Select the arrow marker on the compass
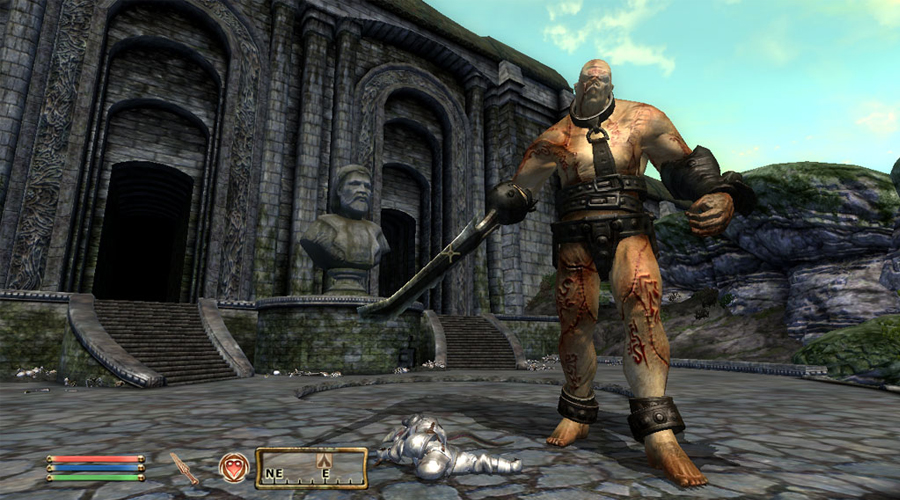The image size is (900, 500). tap(324, 461)
